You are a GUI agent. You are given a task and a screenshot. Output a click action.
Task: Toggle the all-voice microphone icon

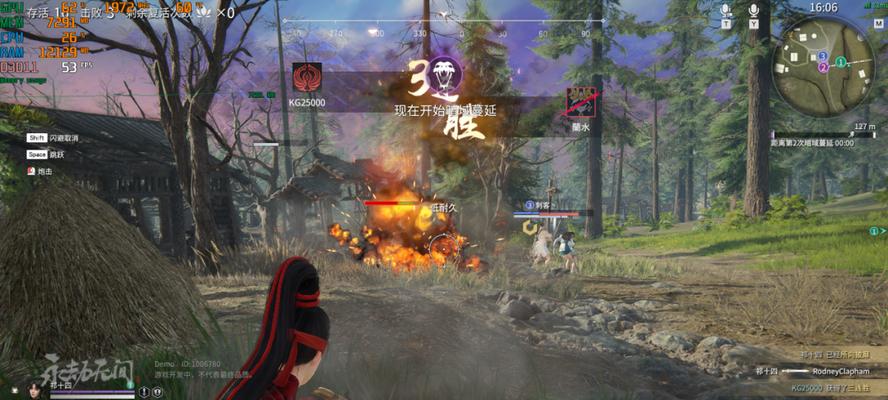(x=754, y=11)
